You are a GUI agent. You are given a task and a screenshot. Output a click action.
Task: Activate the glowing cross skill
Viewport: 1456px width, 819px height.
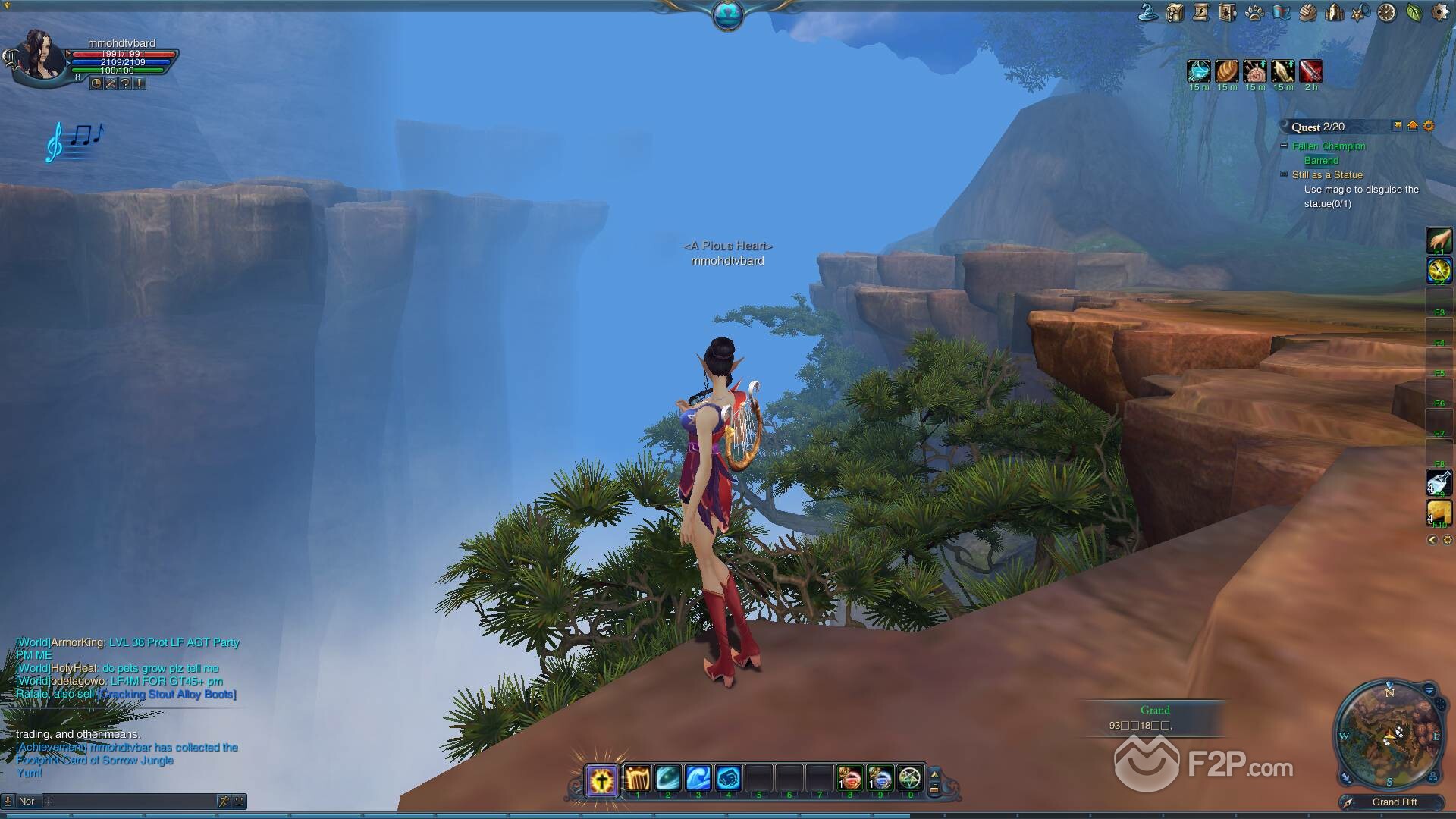tap(602, 780)
